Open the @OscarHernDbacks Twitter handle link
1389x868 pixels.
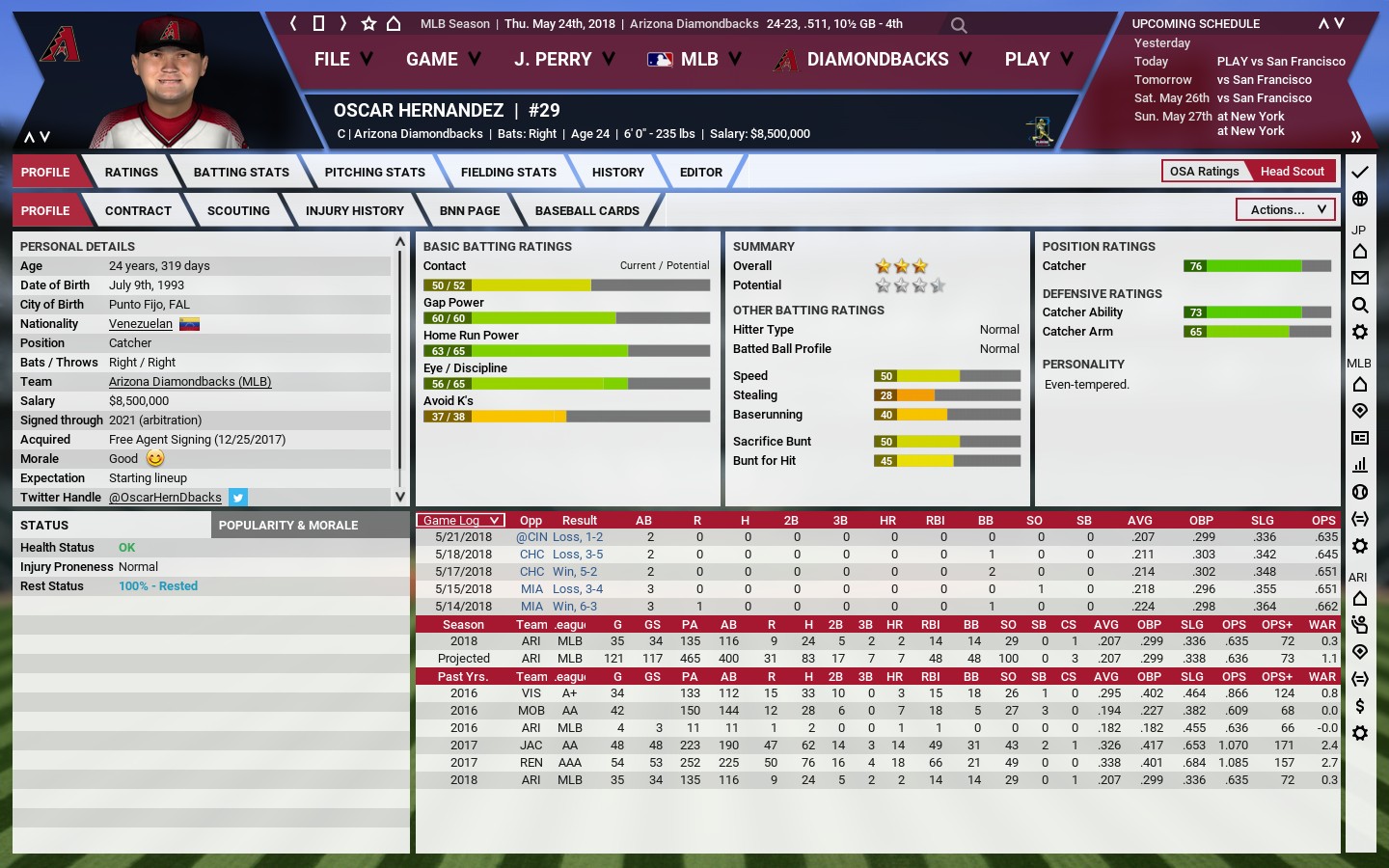coord(165,498)
